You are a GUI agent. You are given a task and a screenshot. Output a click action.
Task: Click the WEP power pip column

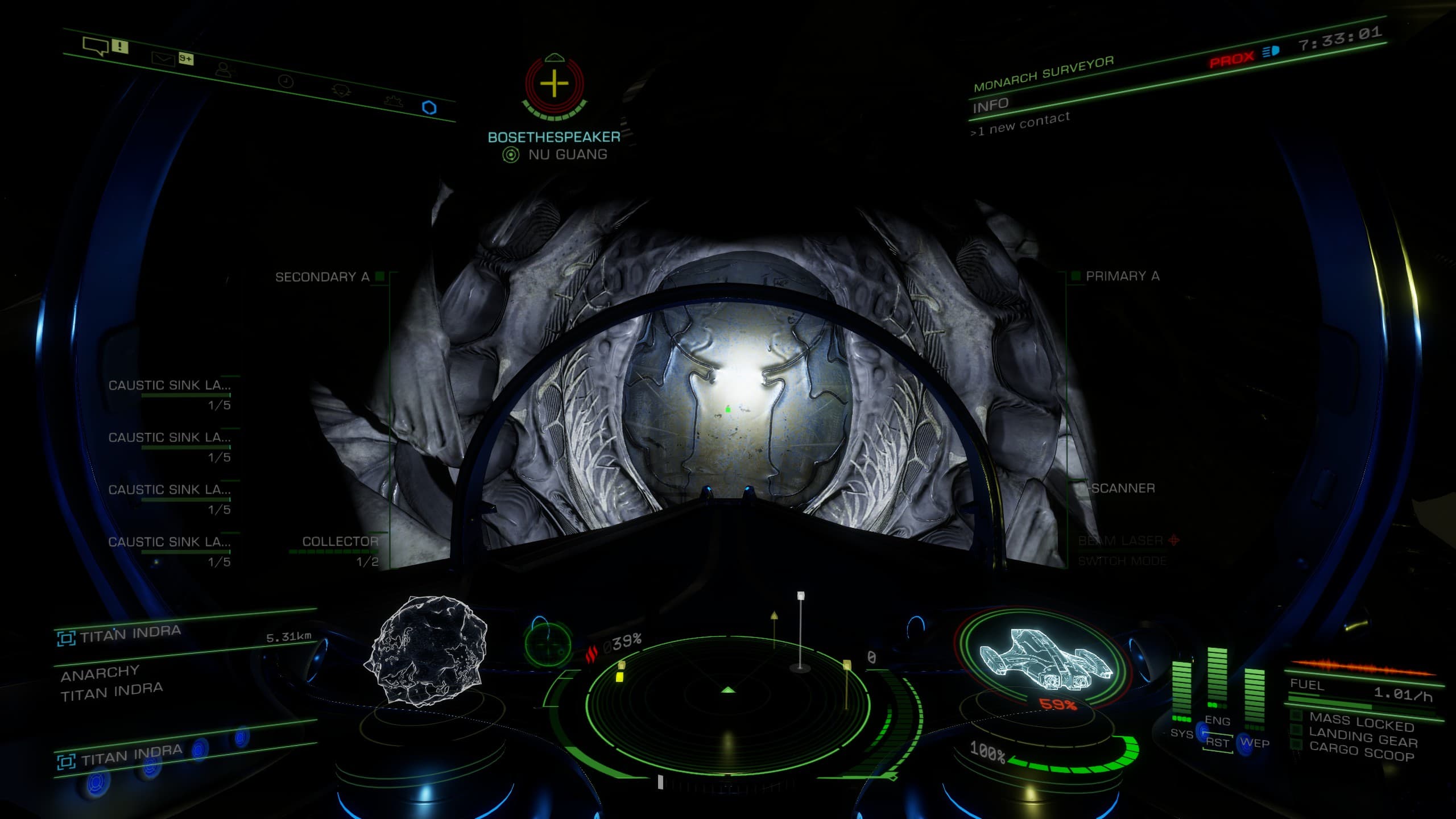[1254, 698]
